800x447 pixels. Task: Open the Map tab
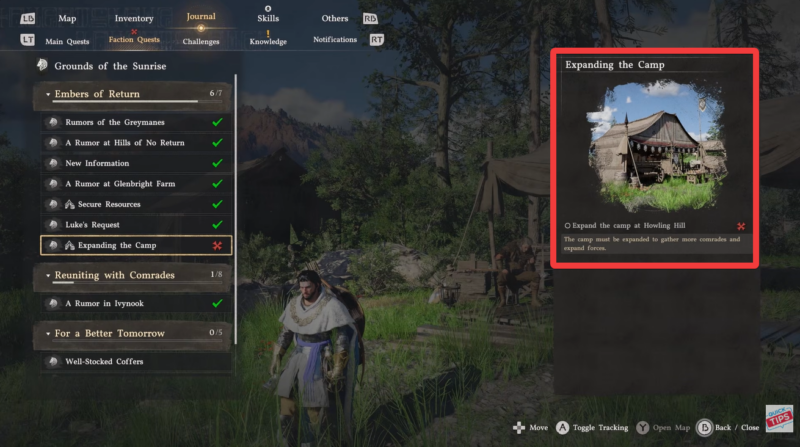click(67, 18)
